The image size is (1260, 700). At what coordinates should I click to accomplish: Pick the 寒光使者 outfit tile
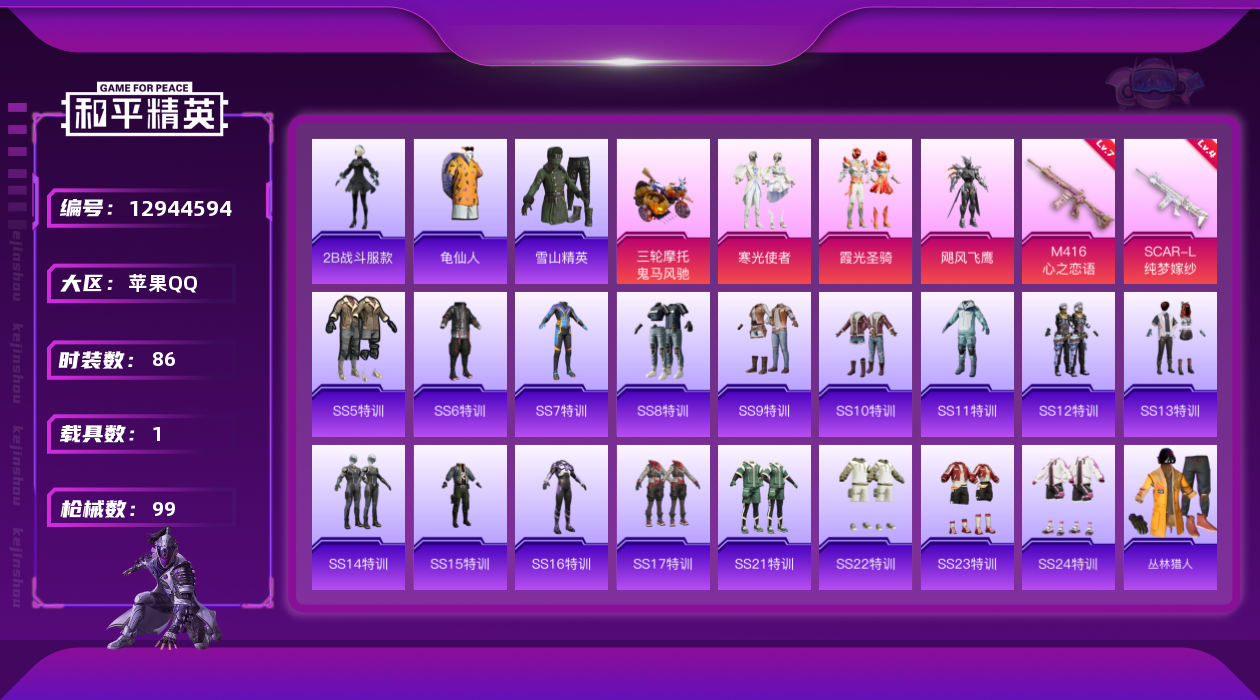click(x=764, y=210)
